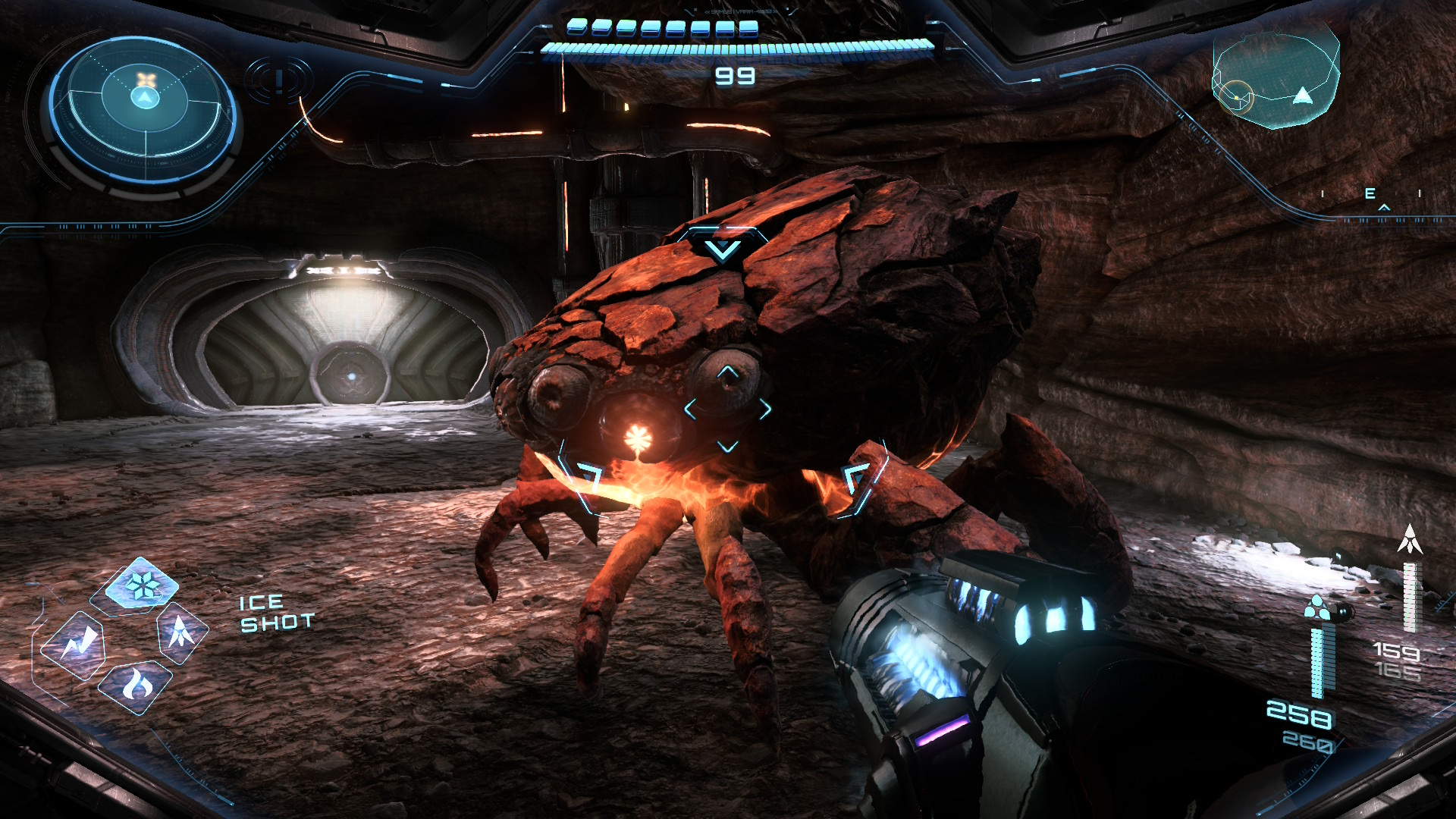1456x819 pixels.
Task: Click the compass heading marker E
Action: click(1370, 194)
